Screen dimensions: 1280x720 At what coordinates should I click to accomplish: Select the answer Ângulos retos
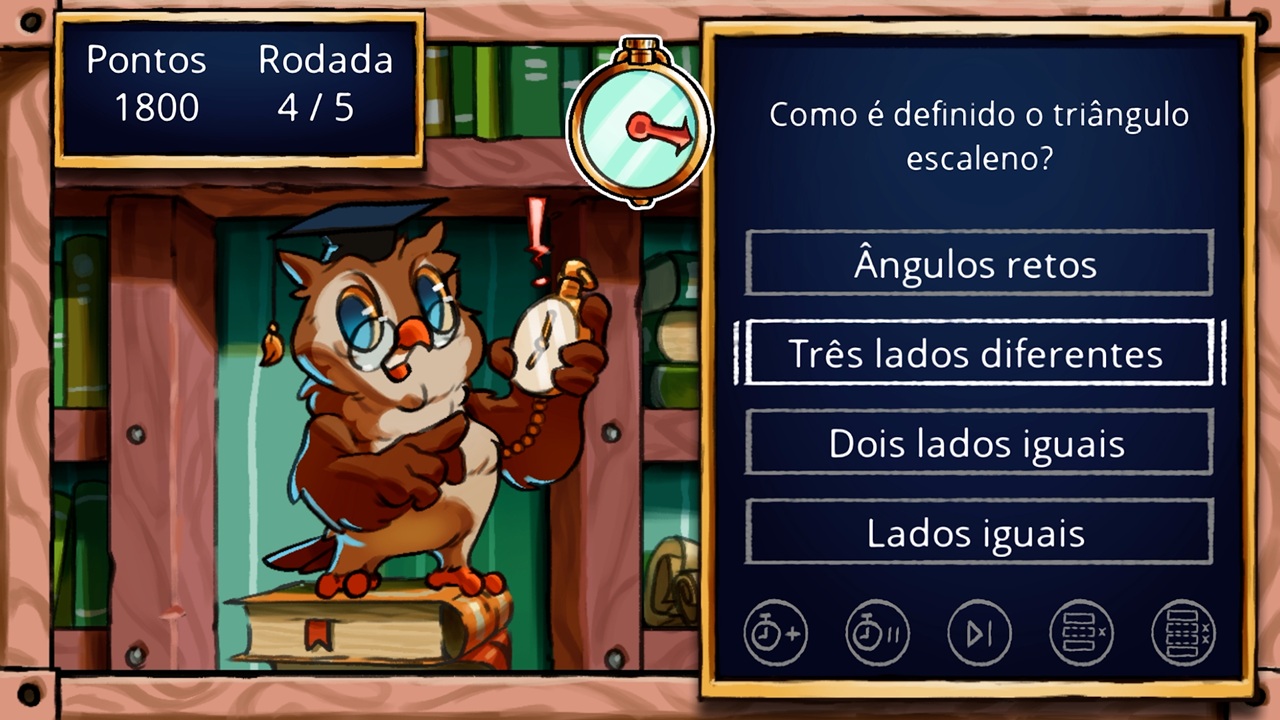point(977,264)
